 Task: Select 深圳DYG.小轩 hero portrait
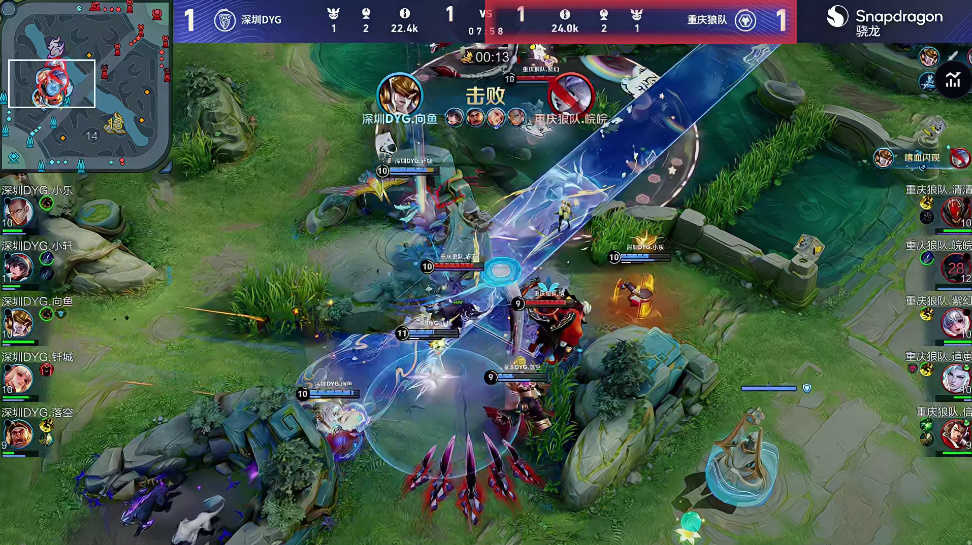[x=17, y=267]
